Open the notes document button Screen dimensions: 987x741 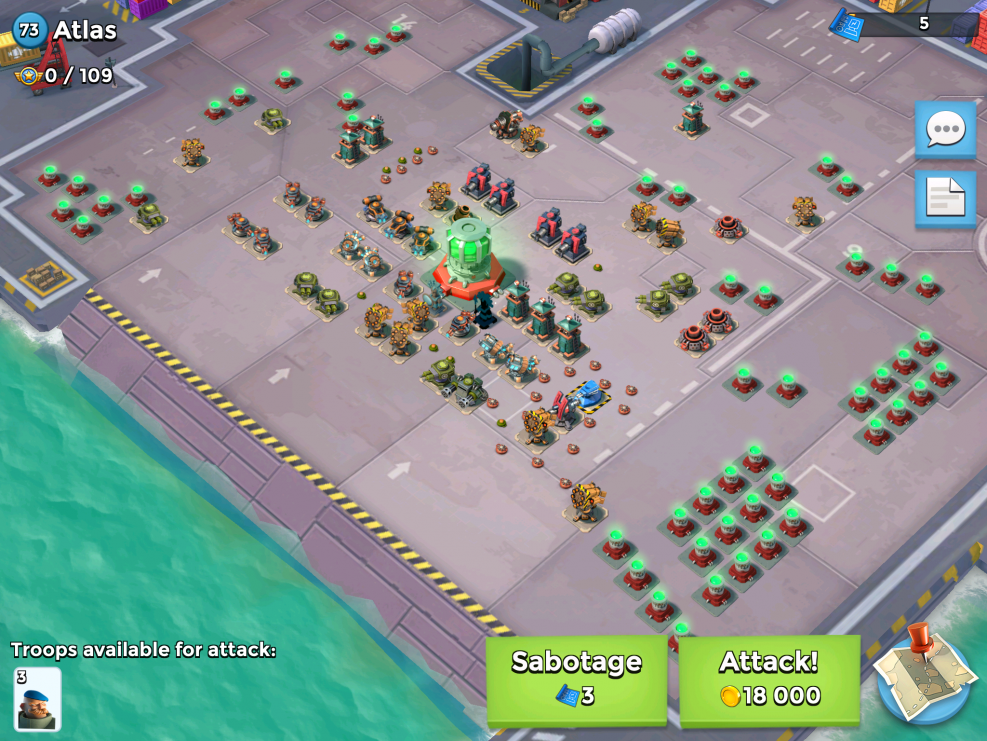945,198
